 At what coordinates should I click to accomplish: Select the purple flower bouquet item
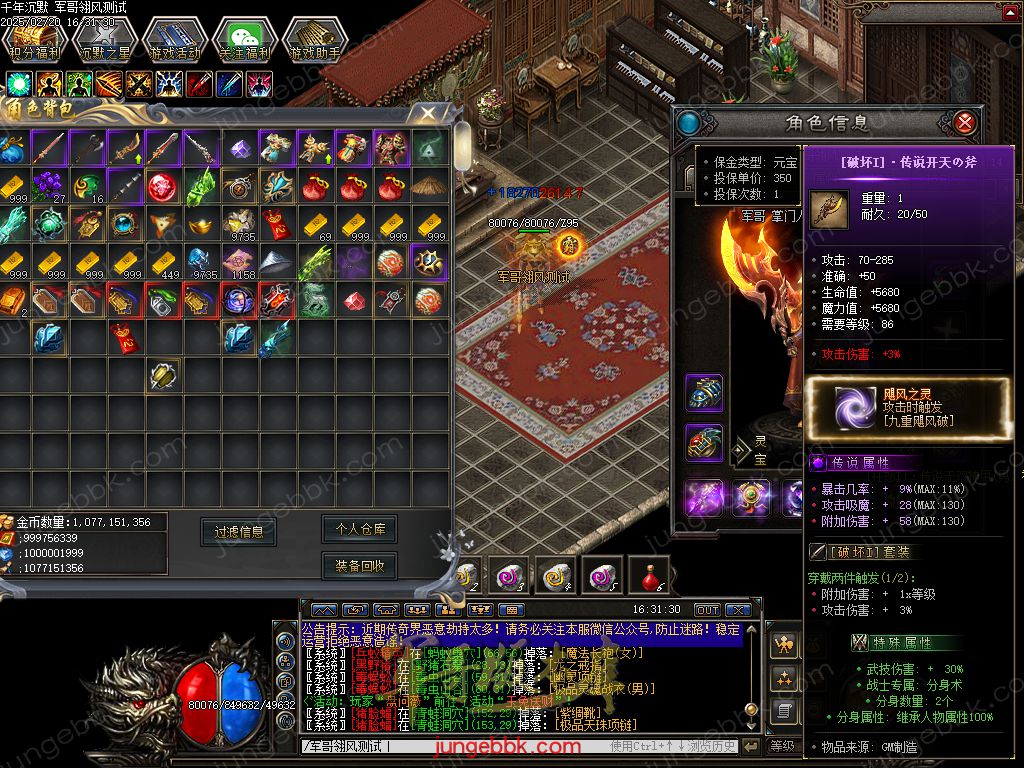click(x=47, y=185)
